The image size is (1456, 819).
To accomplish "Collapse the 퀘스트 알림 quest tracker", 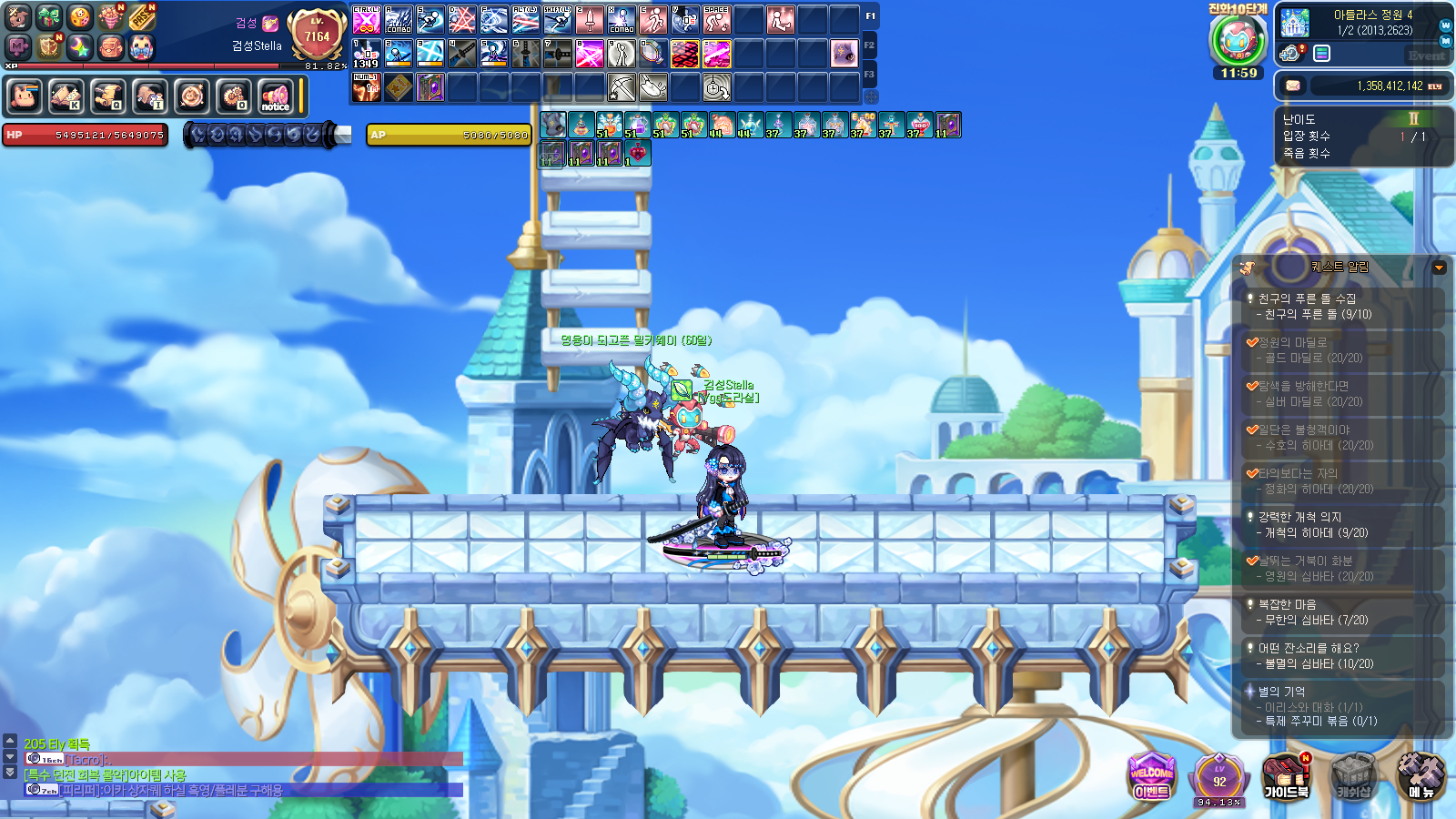I will (x=1439, y=268).
